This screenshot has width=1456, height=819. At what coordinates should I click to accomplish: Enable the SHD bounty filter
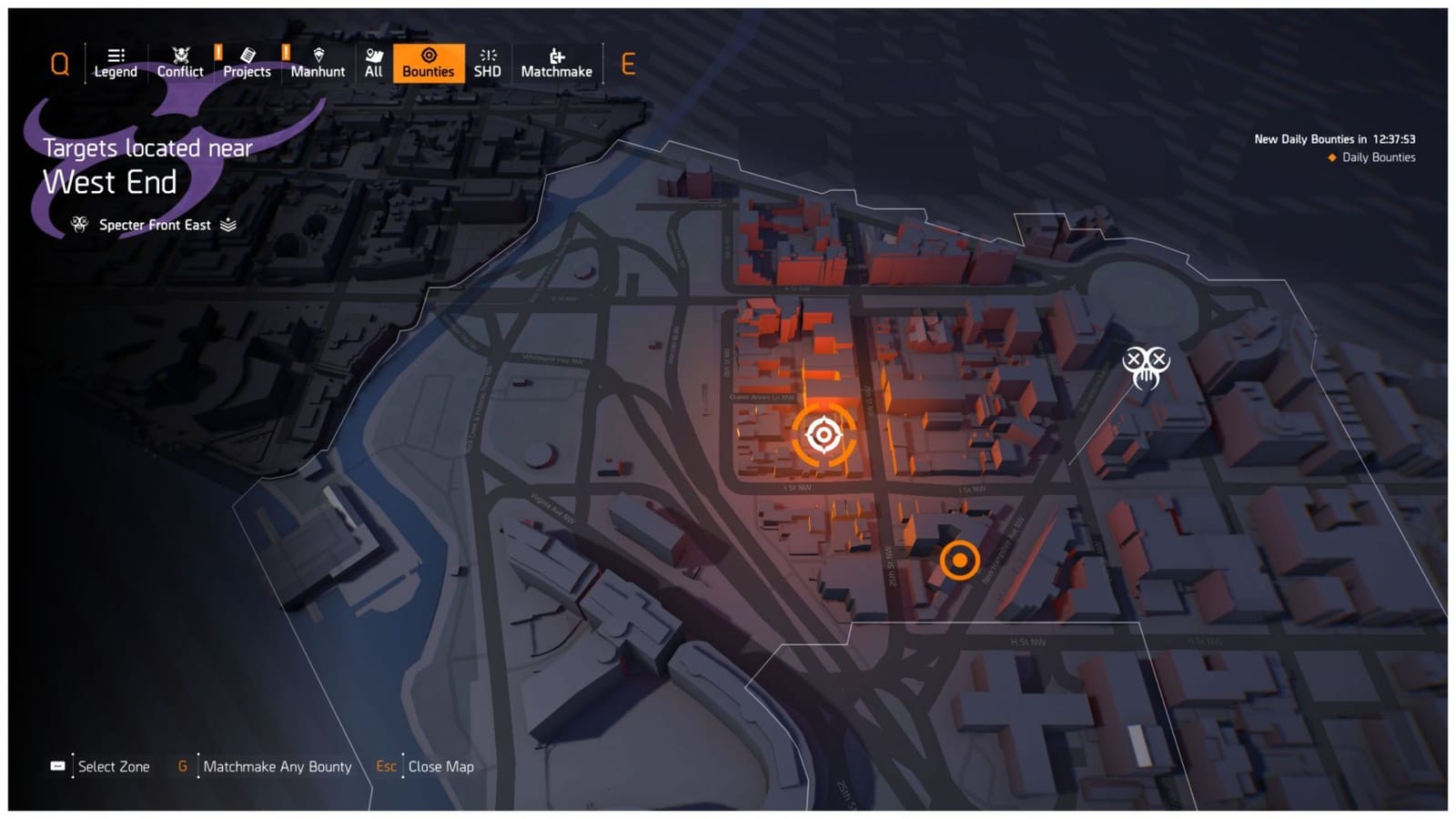488,62
